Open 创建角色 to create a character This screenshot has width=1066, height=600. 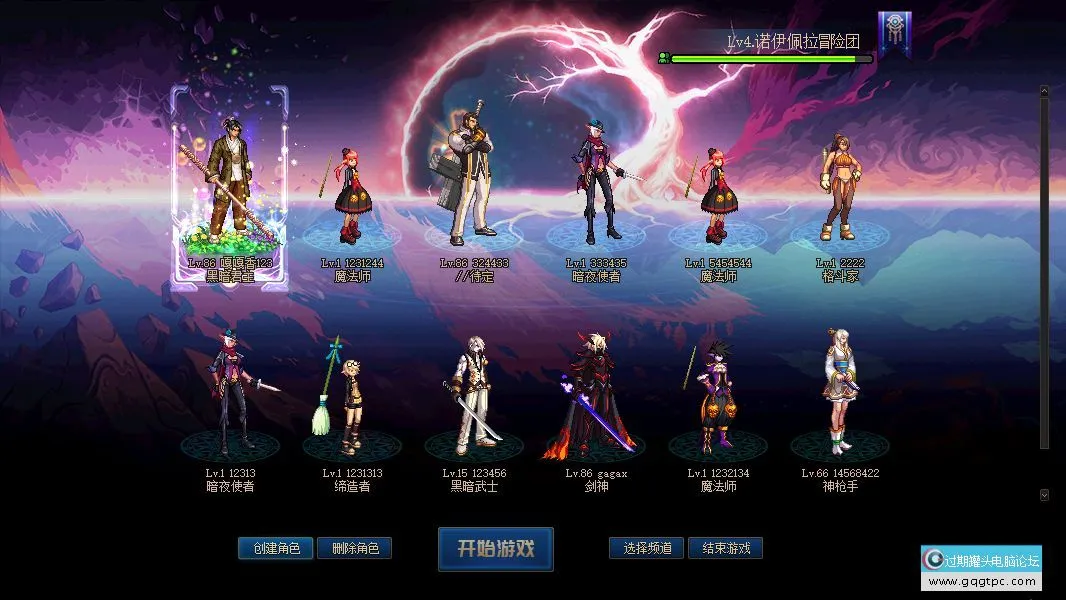[x=276, y=548]
